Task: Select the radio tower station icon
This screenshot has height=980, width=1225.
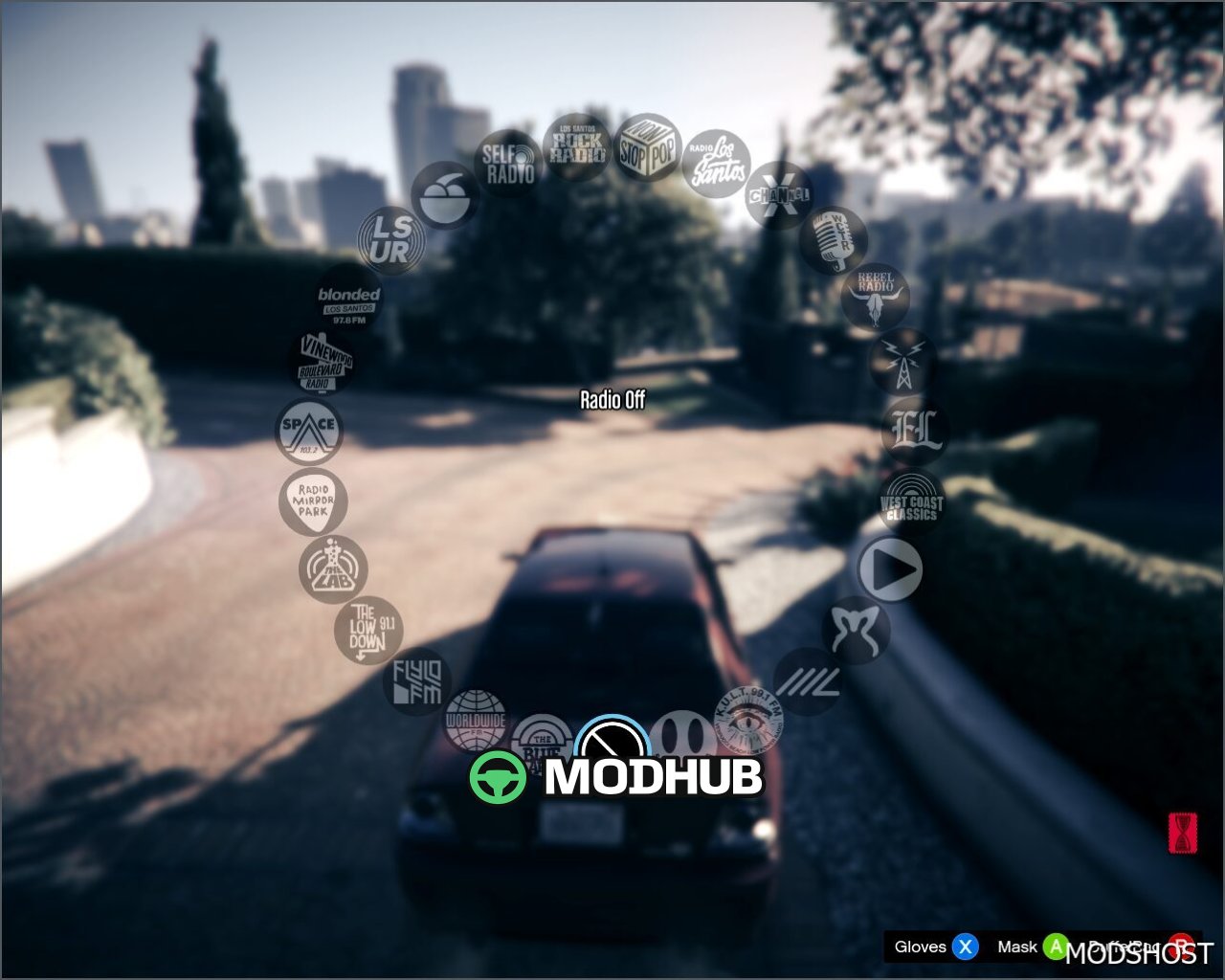Action: pos(902,363)
